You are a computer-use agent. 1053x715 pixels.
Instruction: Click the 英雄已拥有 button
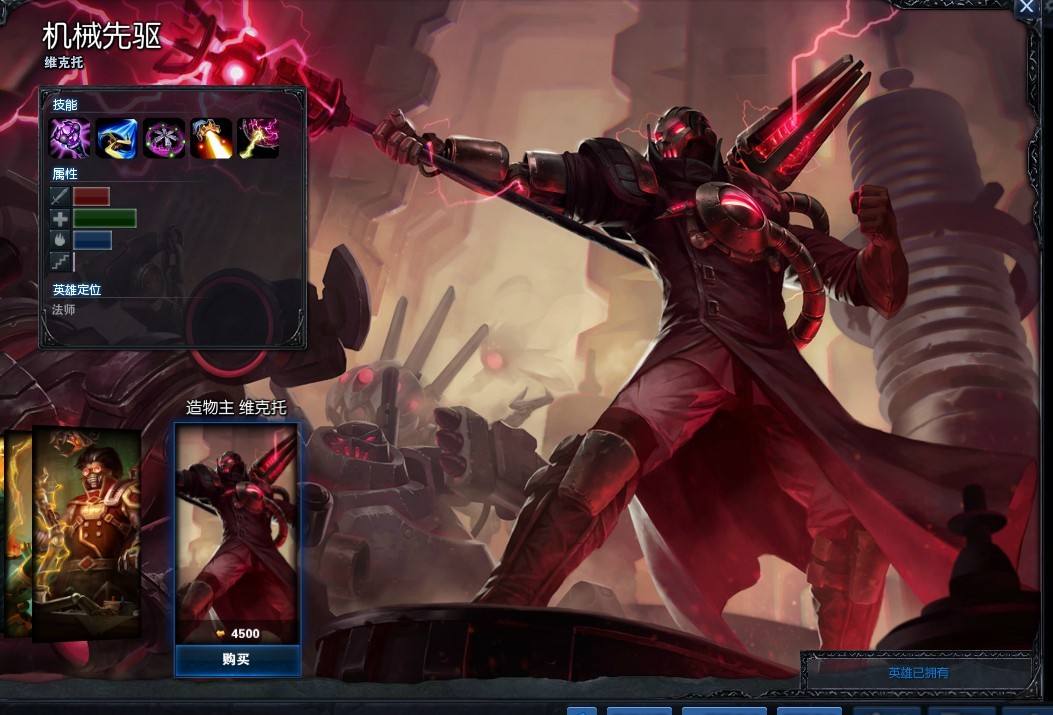tap(918, 672)
